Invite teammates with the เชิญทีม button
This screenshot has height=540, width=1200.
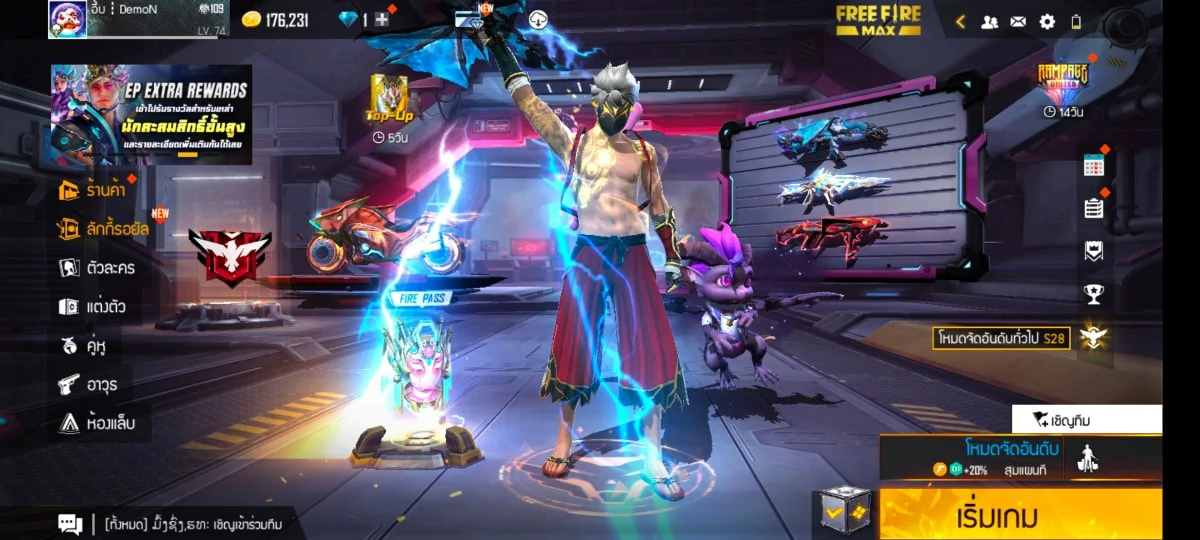point(1087,419)
